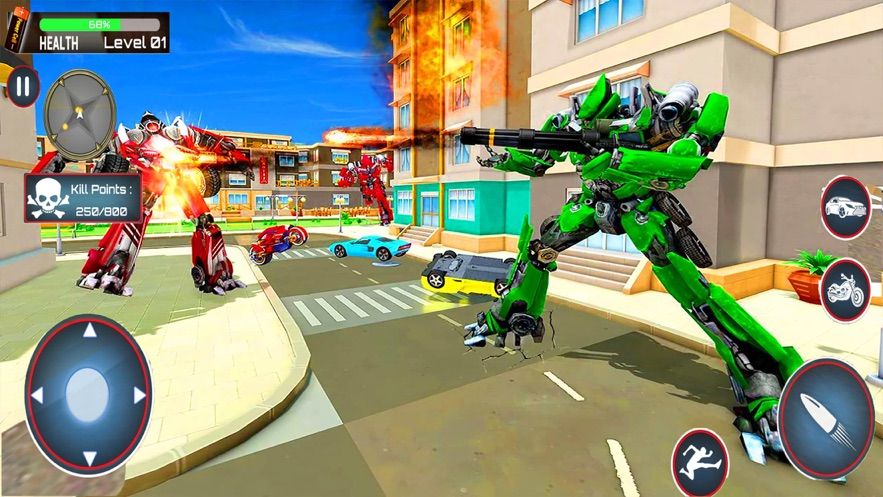
Task: Pause the game
Action: tap(23, 86)
